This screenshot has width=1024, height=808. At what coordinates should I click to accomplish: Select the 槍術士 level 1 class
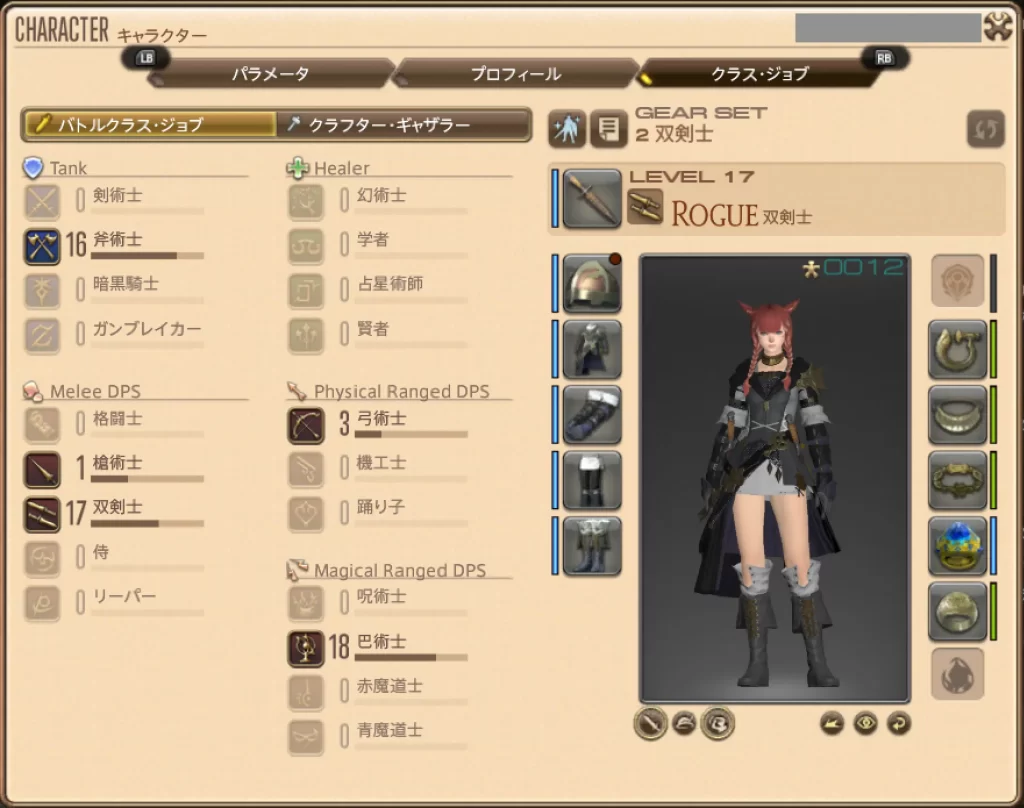click(x=43, y=469)
